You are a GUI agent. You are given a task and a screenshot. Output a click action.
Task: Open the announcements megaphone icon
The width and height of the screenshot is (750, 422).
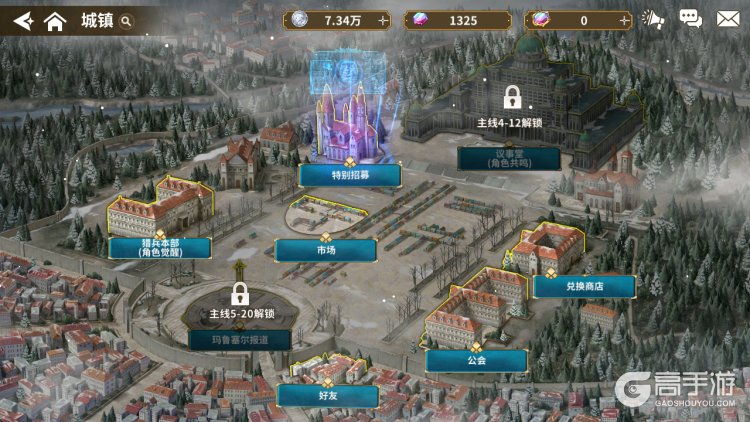click(653, 19)
